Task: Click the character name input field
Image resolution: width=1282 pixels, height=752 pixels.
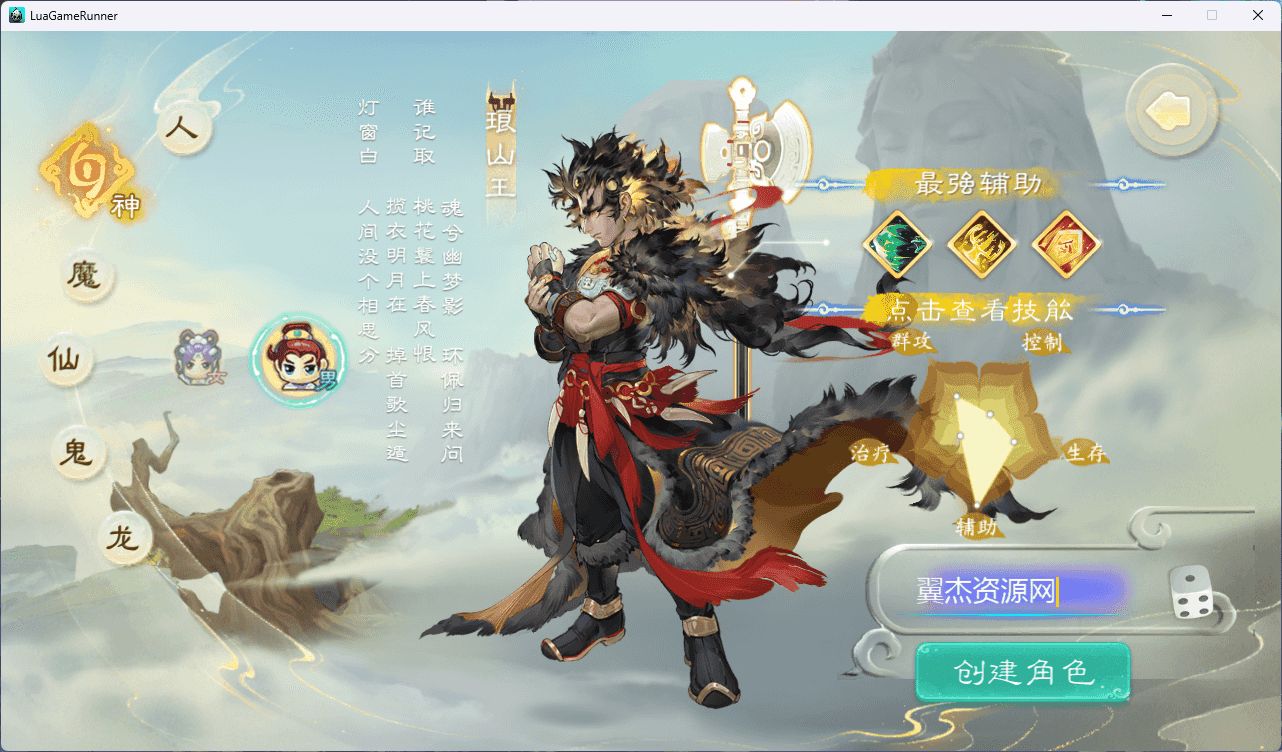Action: (1000, 591)
